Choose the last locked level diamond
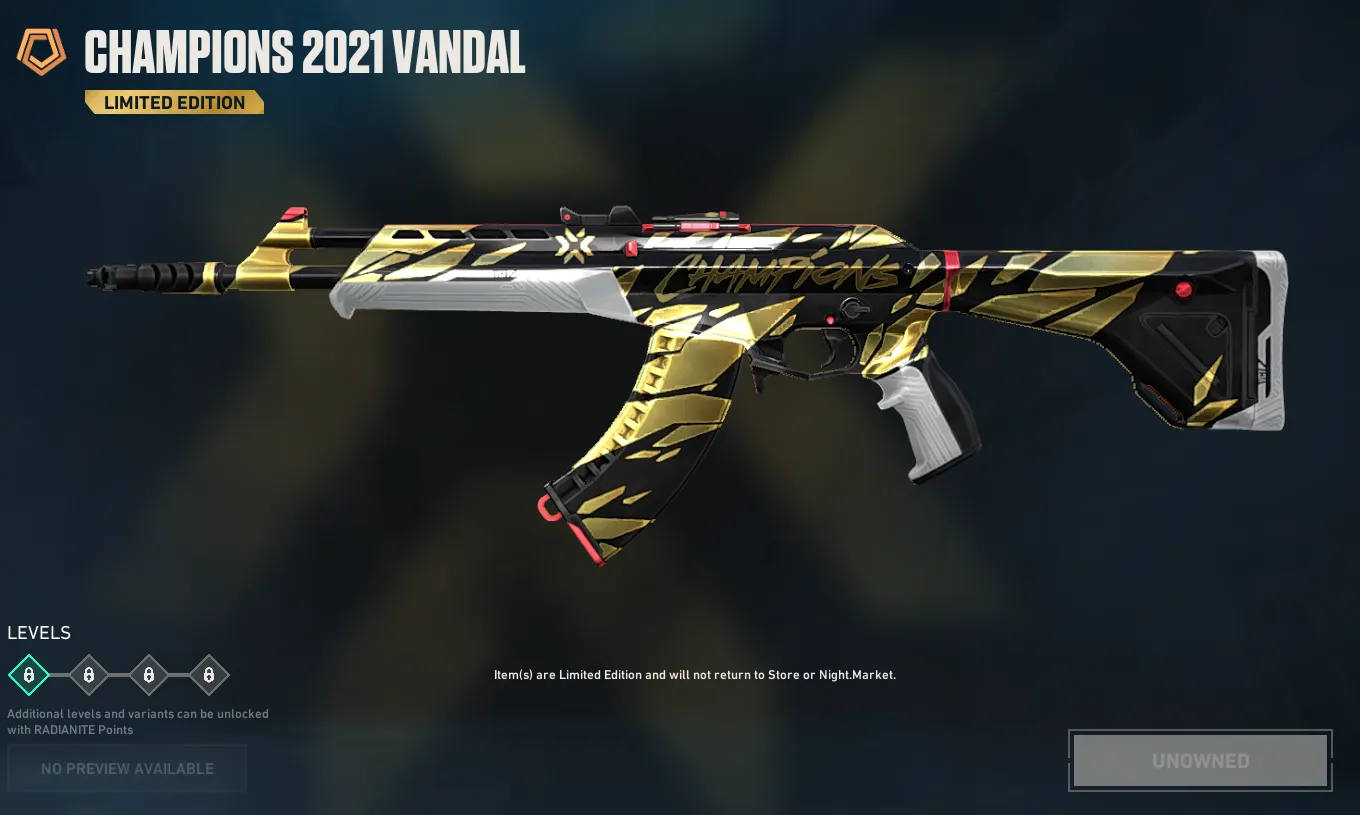The width and height of the screenshot is (1360, 815). (x=209, y=676)
